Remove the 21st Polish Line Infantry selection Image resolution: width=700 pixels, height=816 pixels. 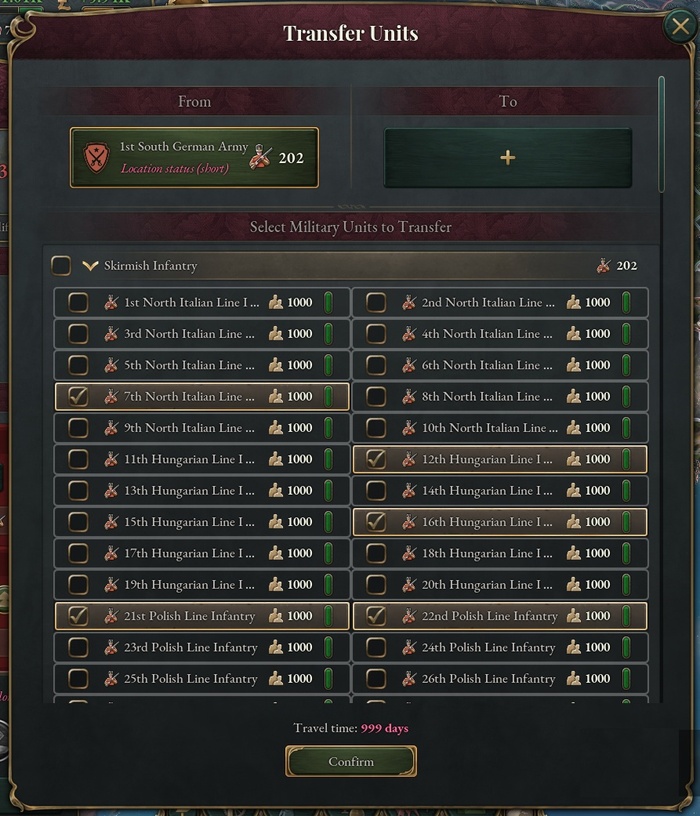coord(77,616)
